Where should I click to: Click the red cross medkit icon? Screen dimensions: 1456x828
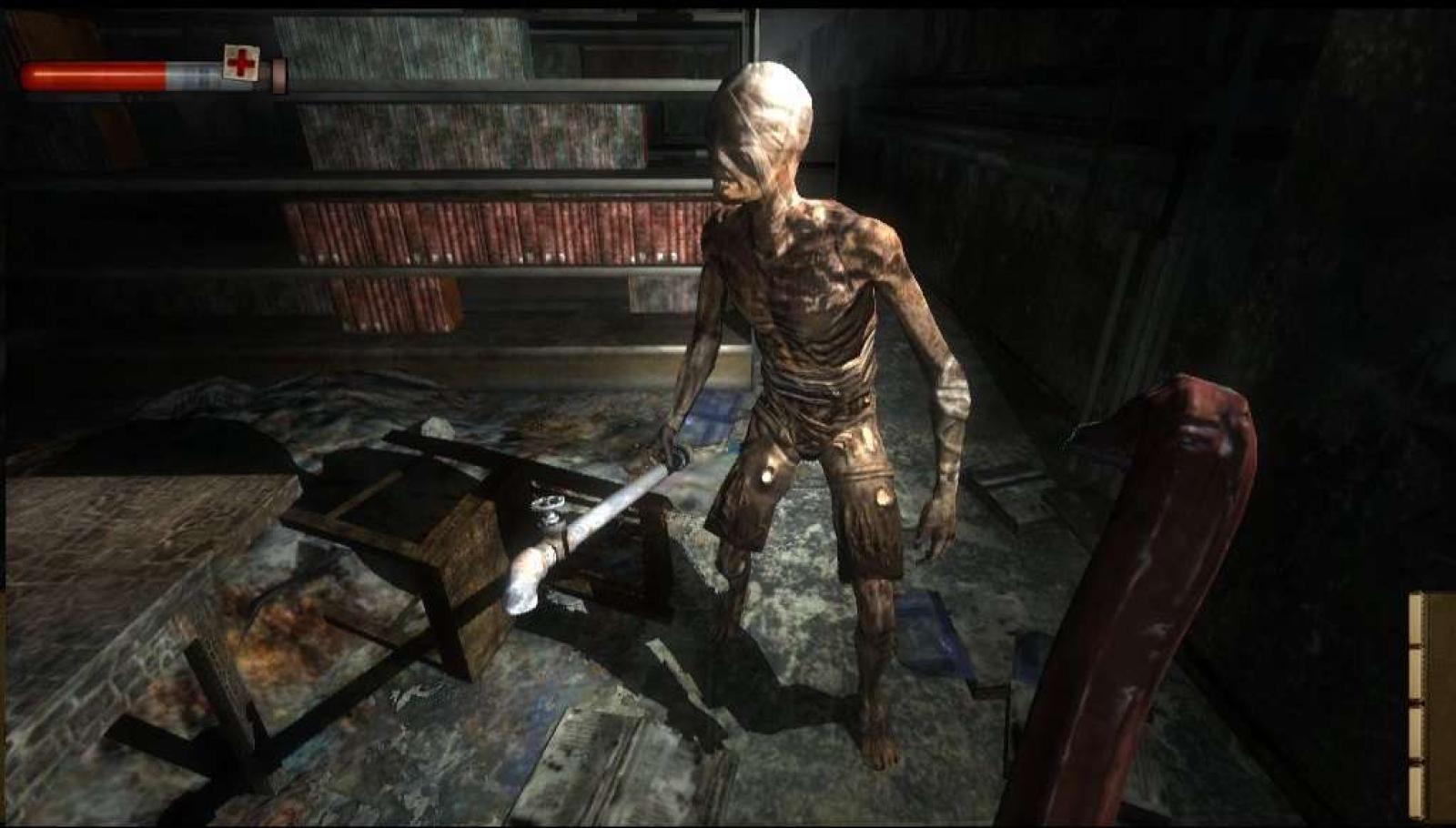pyautogui.click(x=241, y=63)
